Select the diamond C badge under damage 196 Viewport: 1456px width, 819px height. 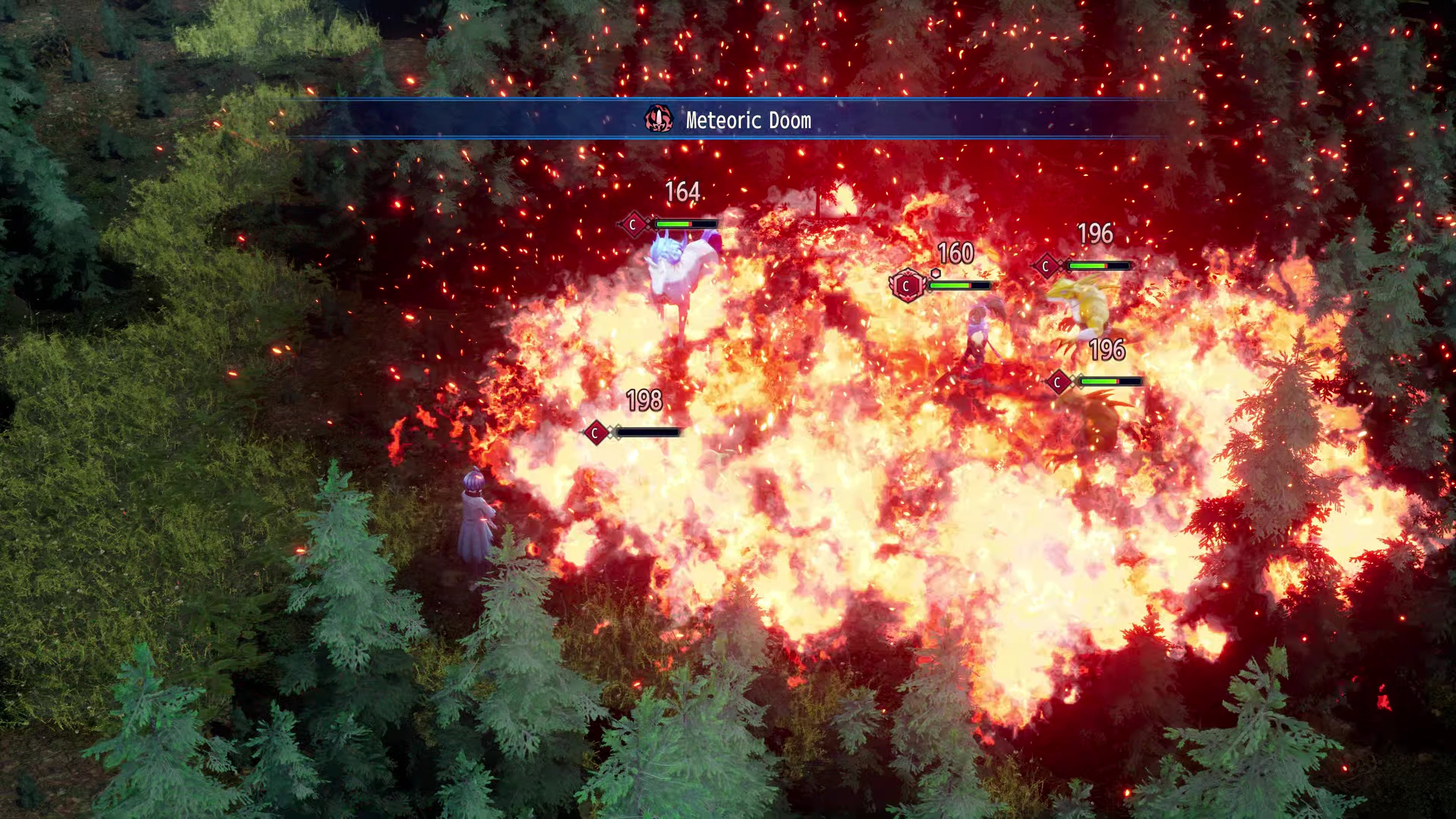[x=1047, y=265]
